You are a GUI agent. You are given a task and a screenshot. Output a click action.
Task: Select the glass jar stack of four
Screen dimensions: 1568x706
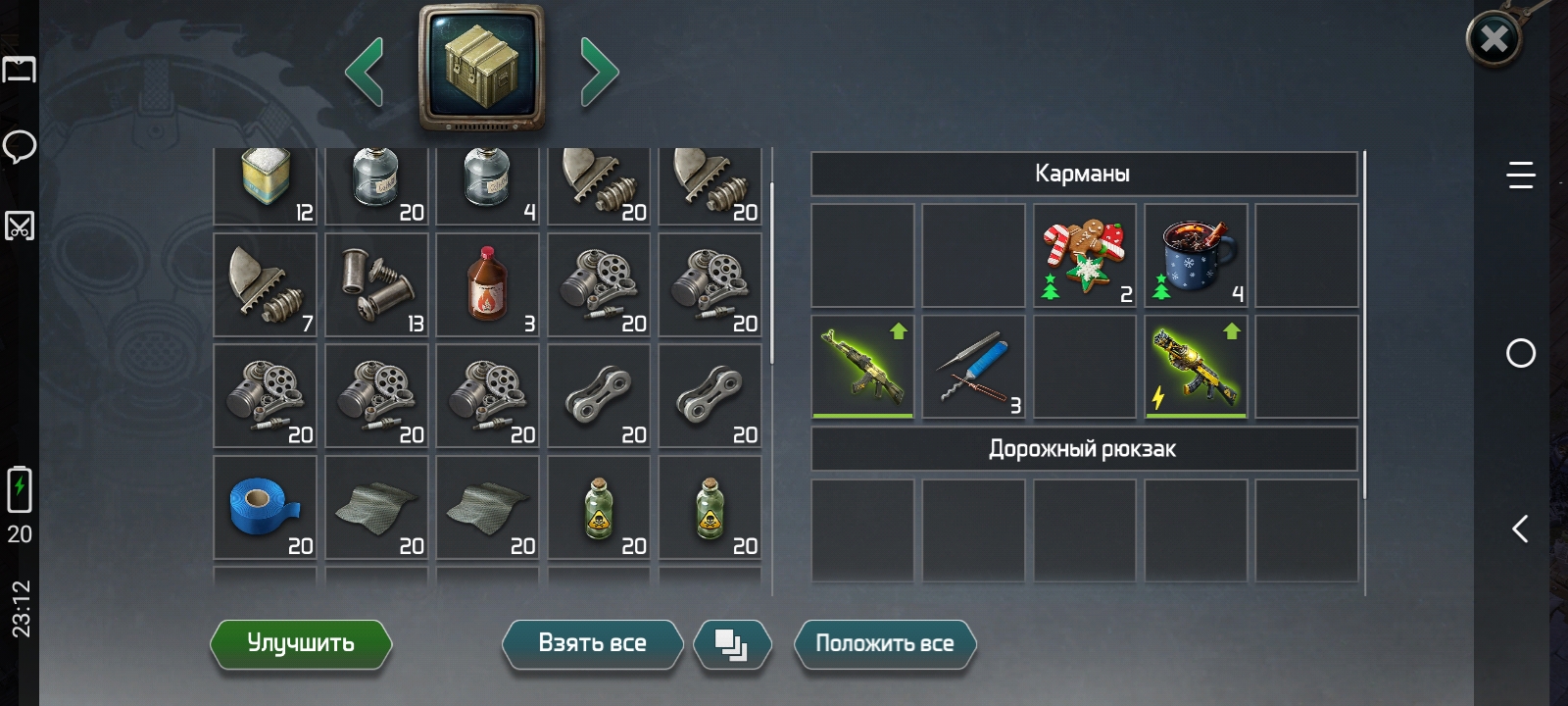(x=487, y=184)
